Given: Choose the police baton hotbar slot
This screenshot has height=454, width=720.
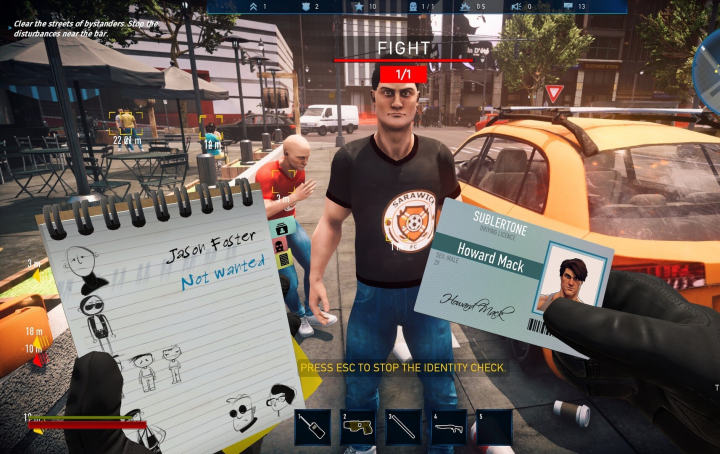Looking at the screenshot, I should coord(403,427).
